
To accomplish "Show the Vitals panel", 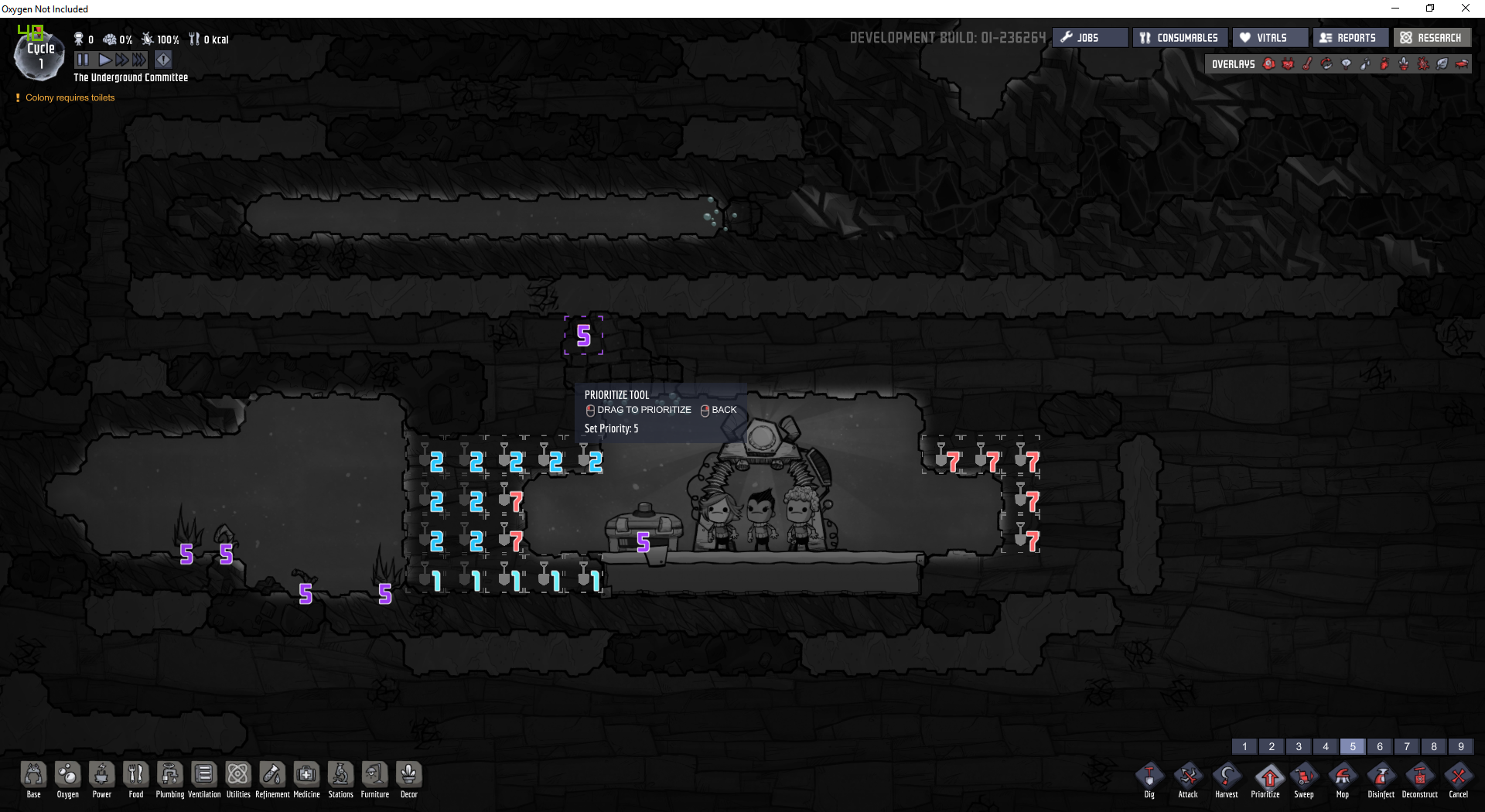I will pyautogui.click(x=1270, y=38).
